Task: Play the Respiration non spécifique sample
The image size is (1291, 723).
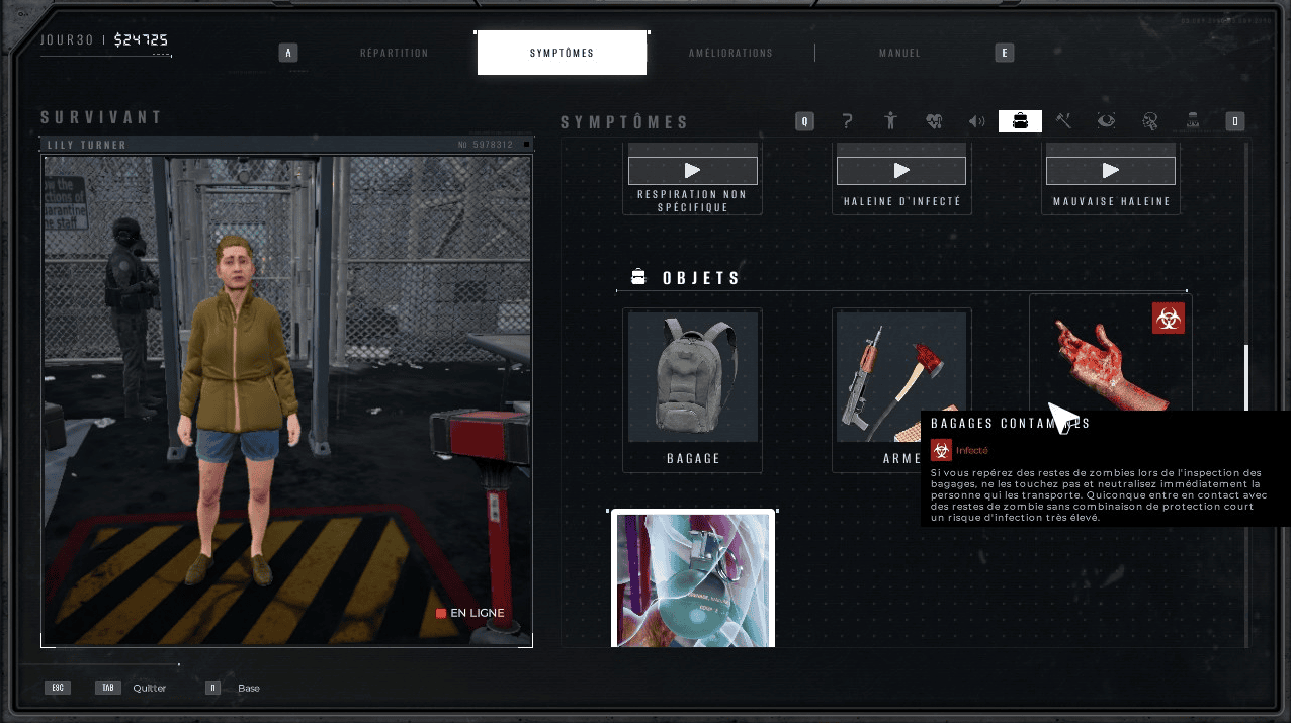Action: click(692, 171)
